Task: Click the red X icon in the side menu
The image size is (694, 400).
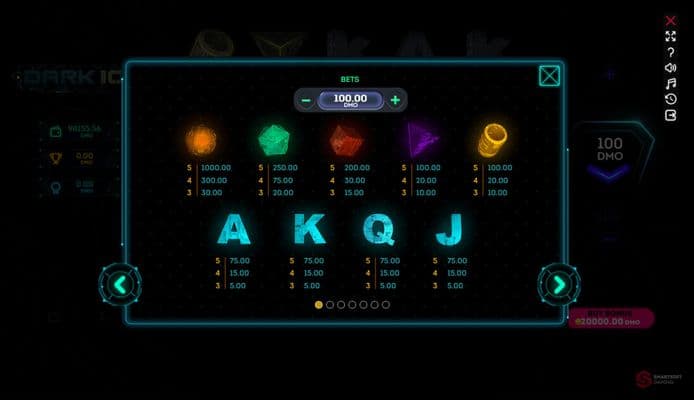Action: (x=671, y=20)
